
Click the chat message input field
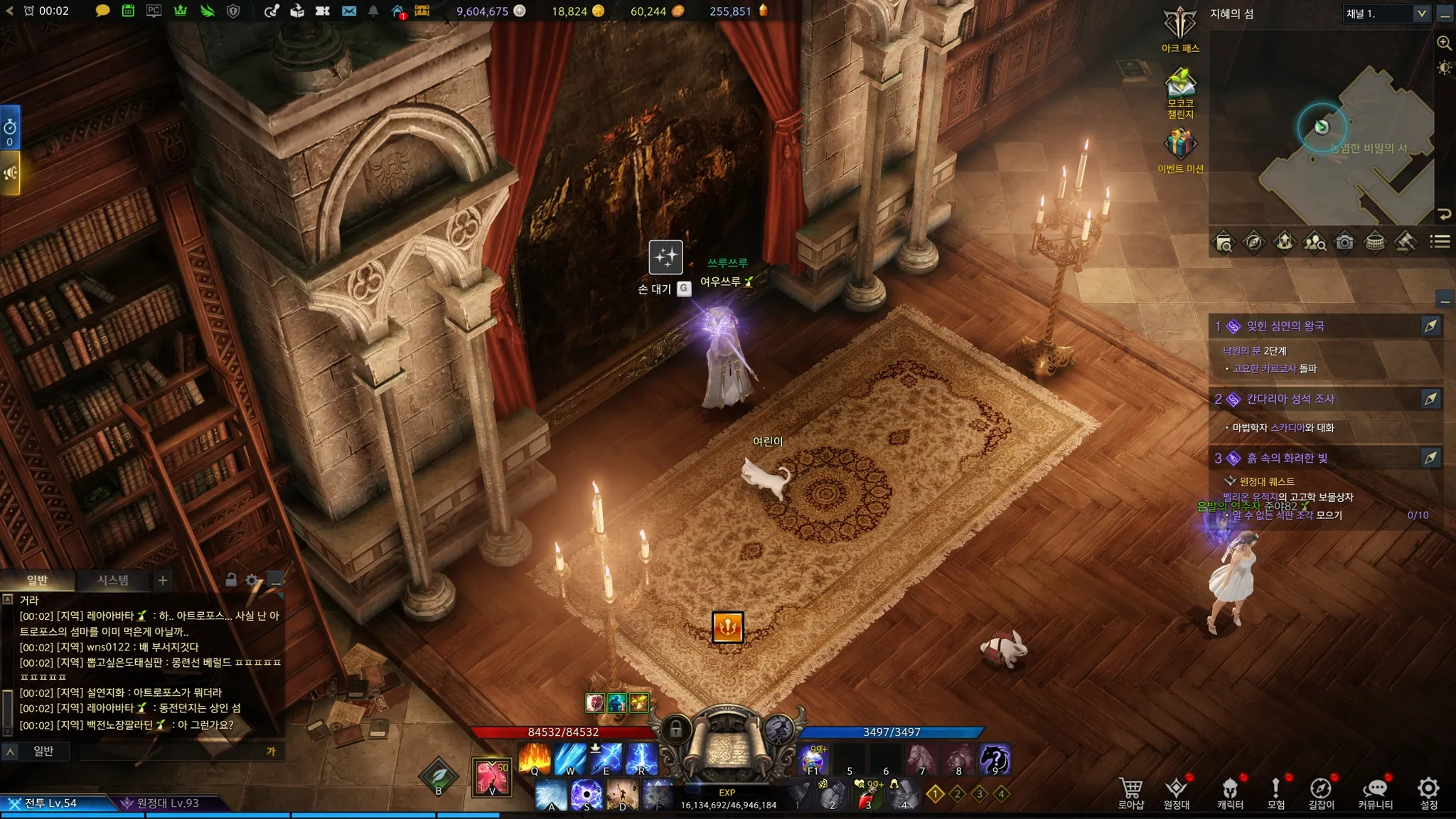(x=171, y=751)
